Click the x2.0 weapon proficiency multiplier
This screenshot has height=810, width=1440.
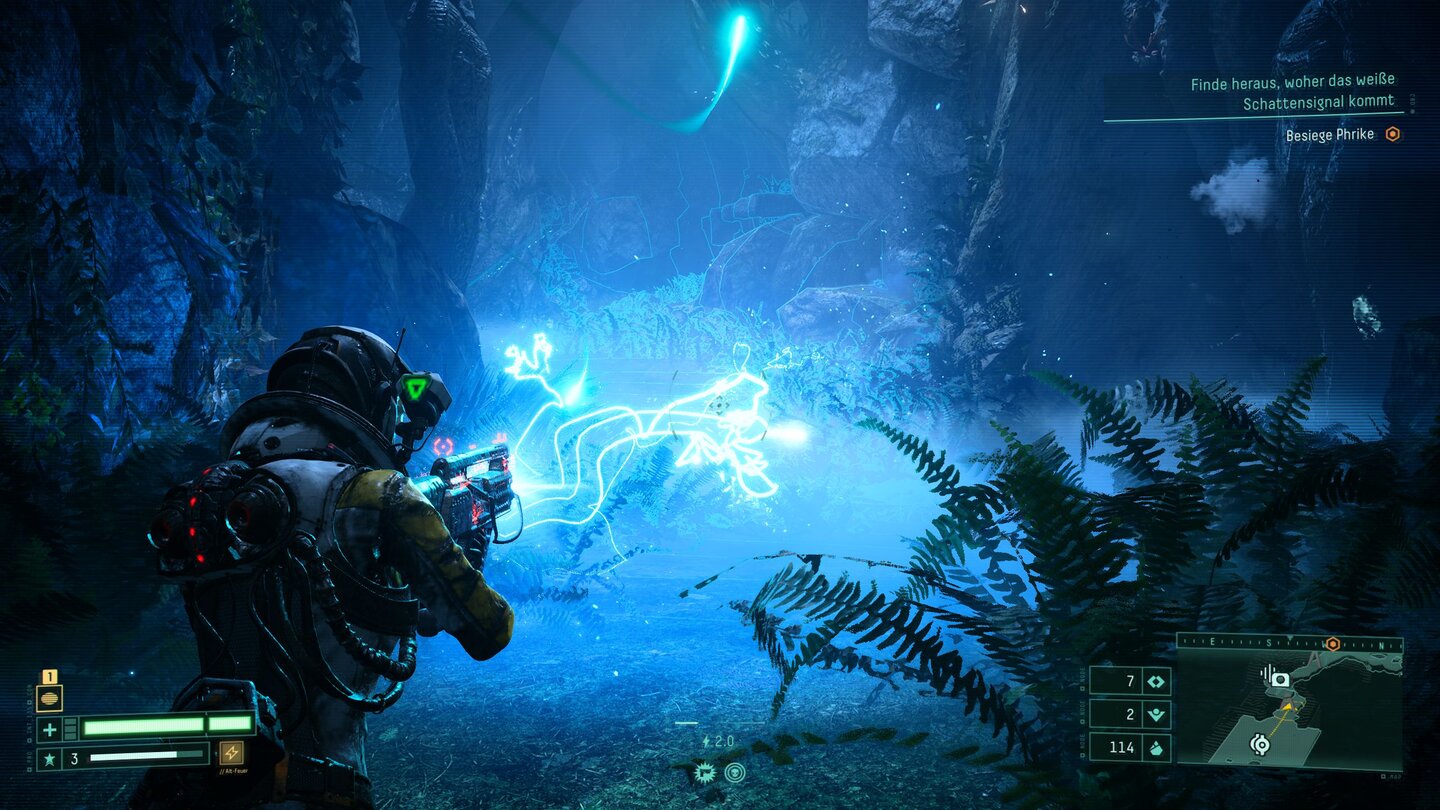pos(719,741)
